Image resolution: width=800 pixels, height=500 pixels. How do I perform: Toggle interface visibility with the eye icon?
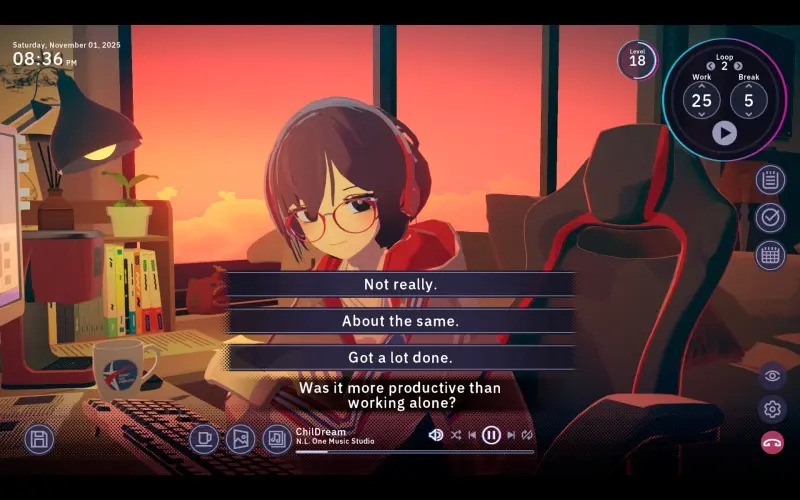[771, 375]
